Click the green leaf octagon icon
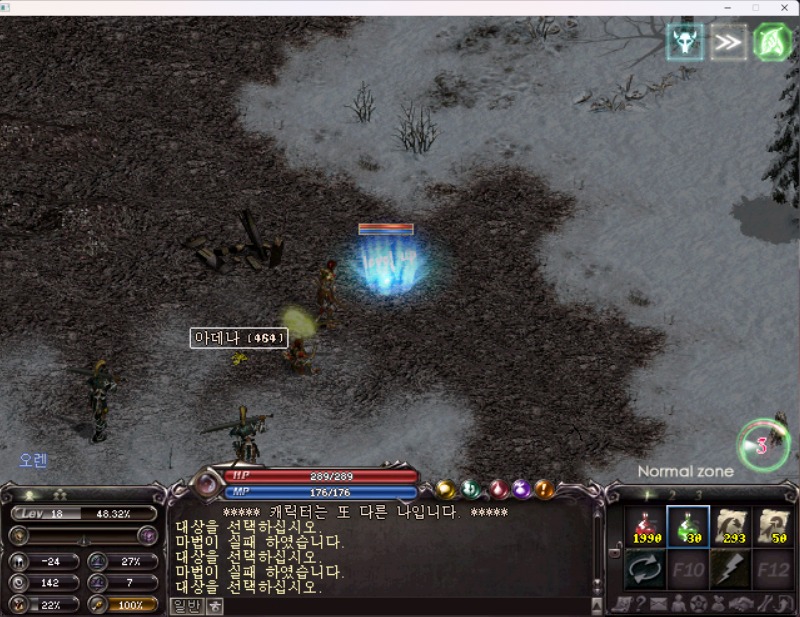 (772, 42)
